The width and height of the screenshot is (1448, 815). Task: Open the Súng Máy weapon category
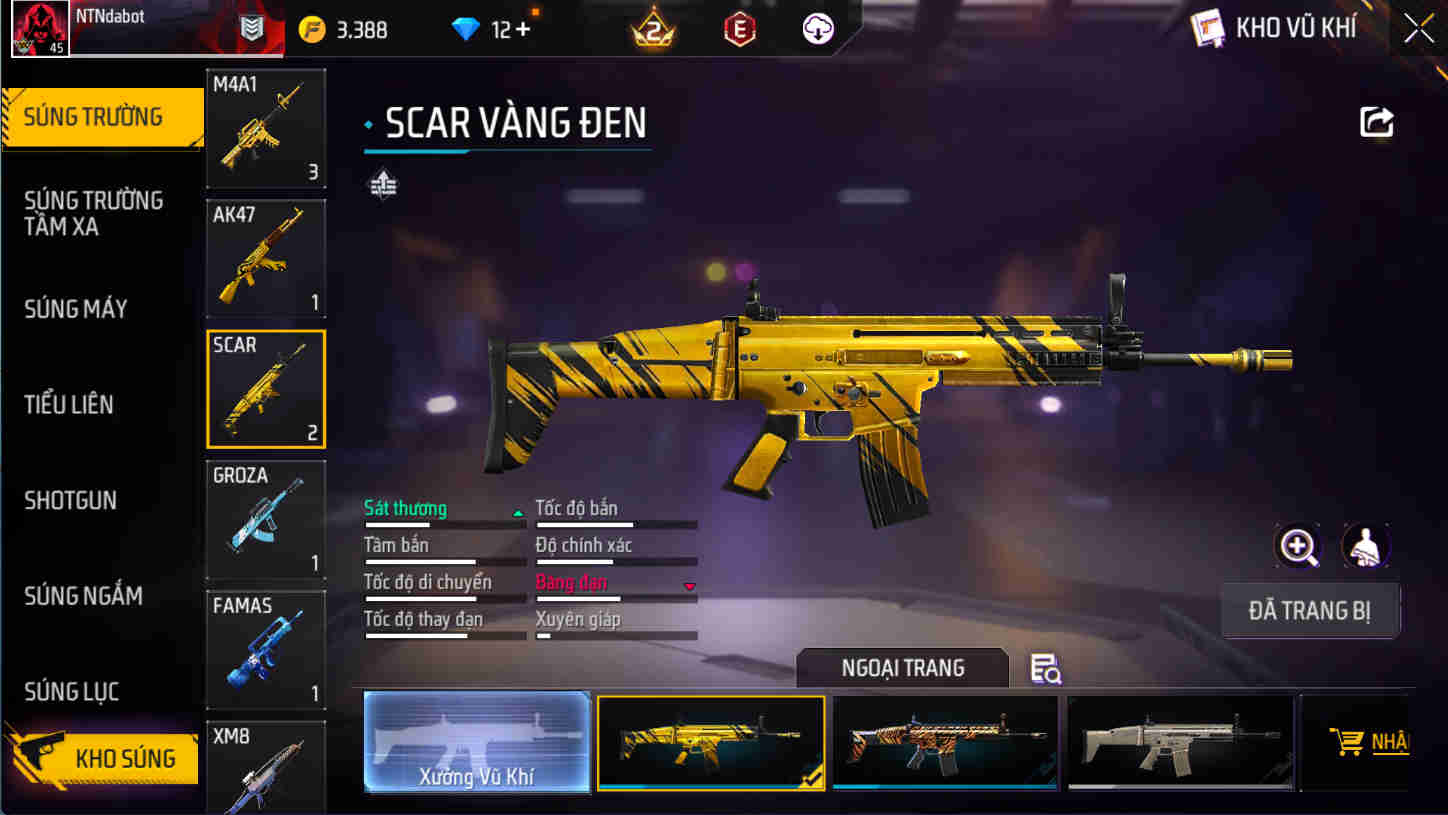click(x=76, y=309)
